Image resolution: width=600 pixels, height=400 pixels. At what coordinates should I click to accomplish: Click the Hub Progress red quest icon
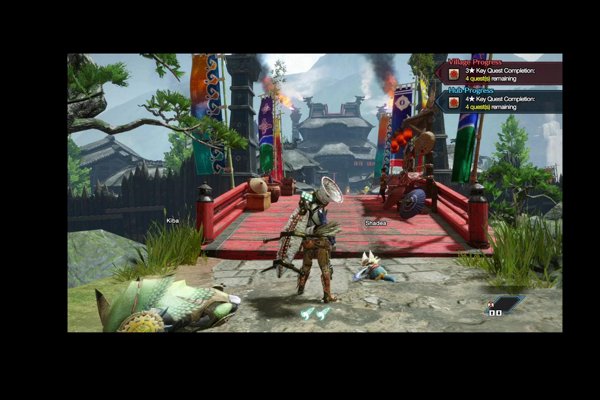[x=454, y=103]
